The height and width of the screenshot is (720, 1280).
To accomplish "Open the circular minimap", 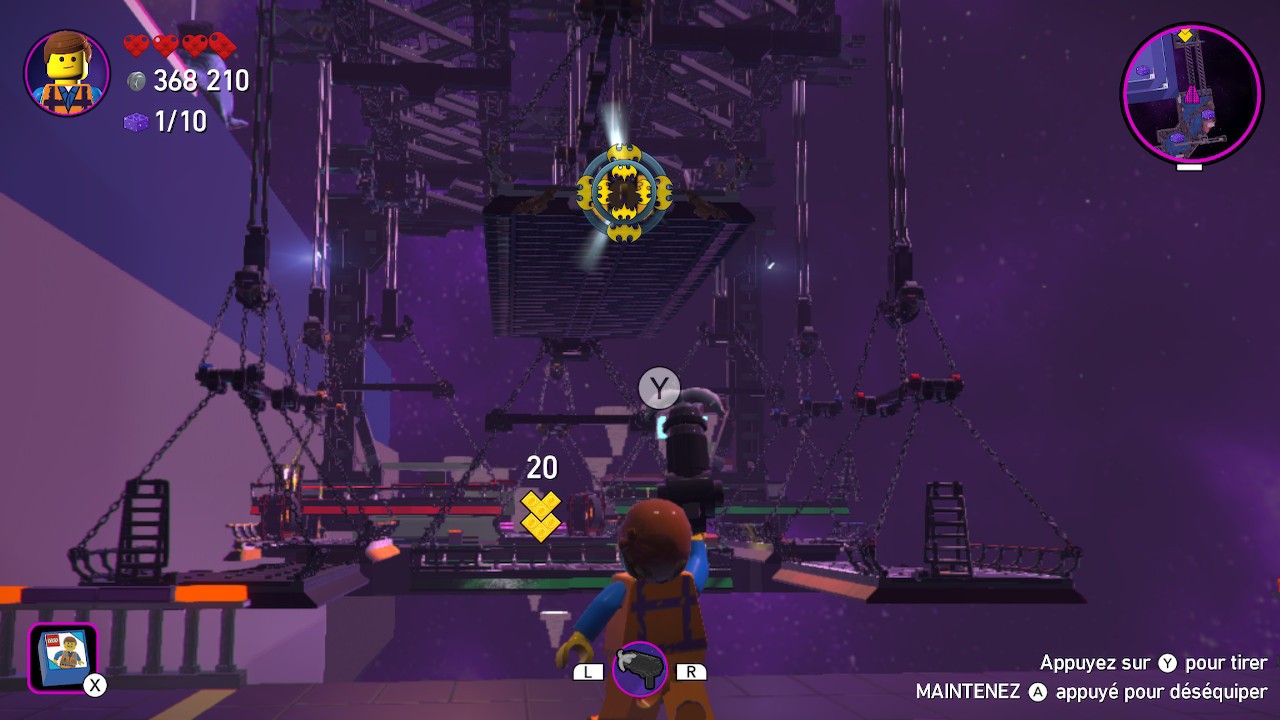I will click(1191, 93).
